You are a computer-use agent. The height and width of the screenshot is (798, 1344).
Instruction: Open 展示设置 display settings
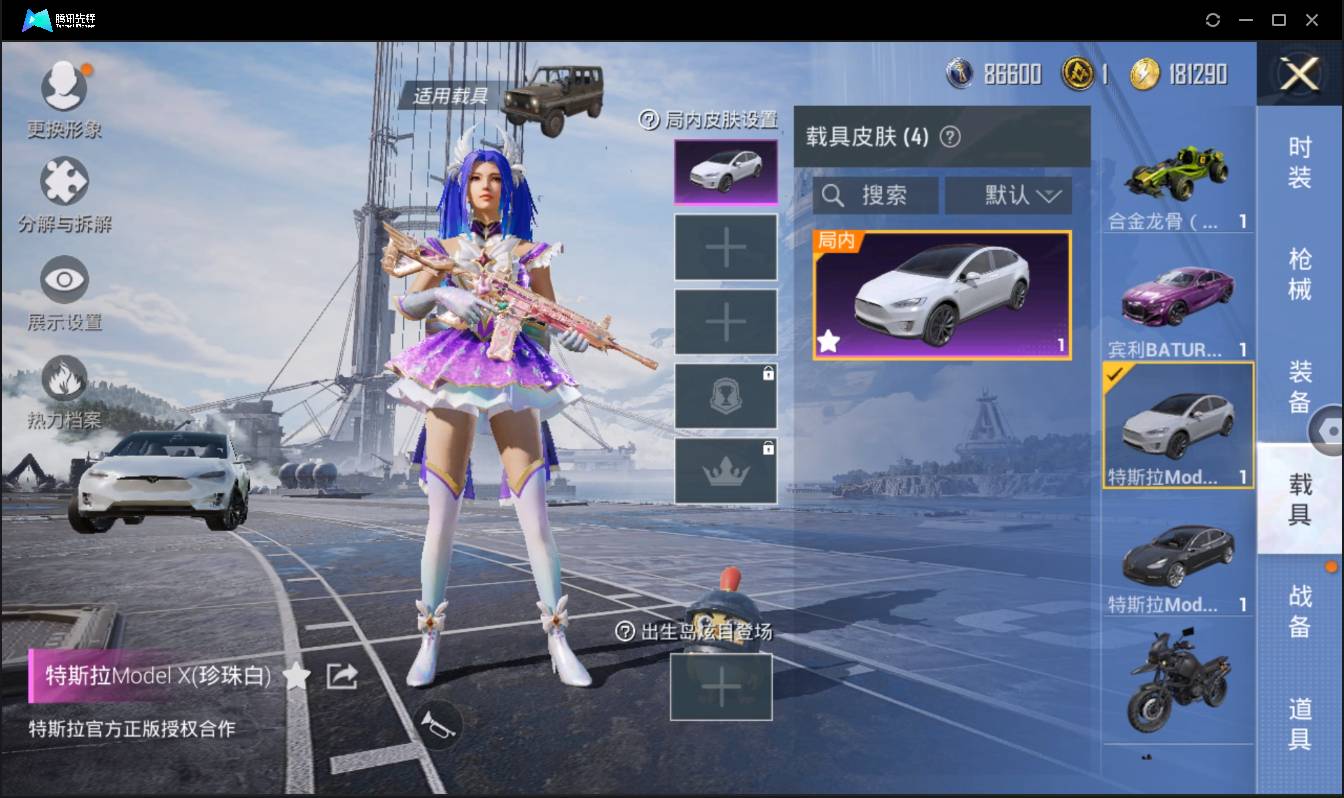[x=64, y=280]
